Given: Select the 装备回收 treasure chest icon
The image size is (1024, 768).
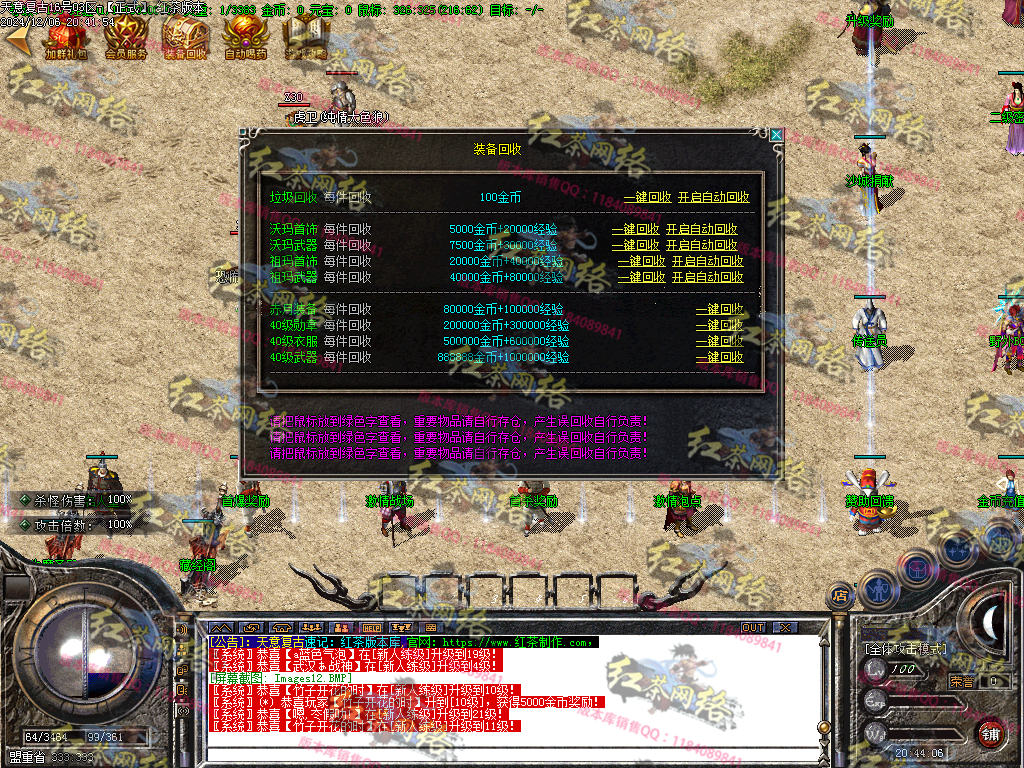Looking at the screenshot, I should point(185,36).
